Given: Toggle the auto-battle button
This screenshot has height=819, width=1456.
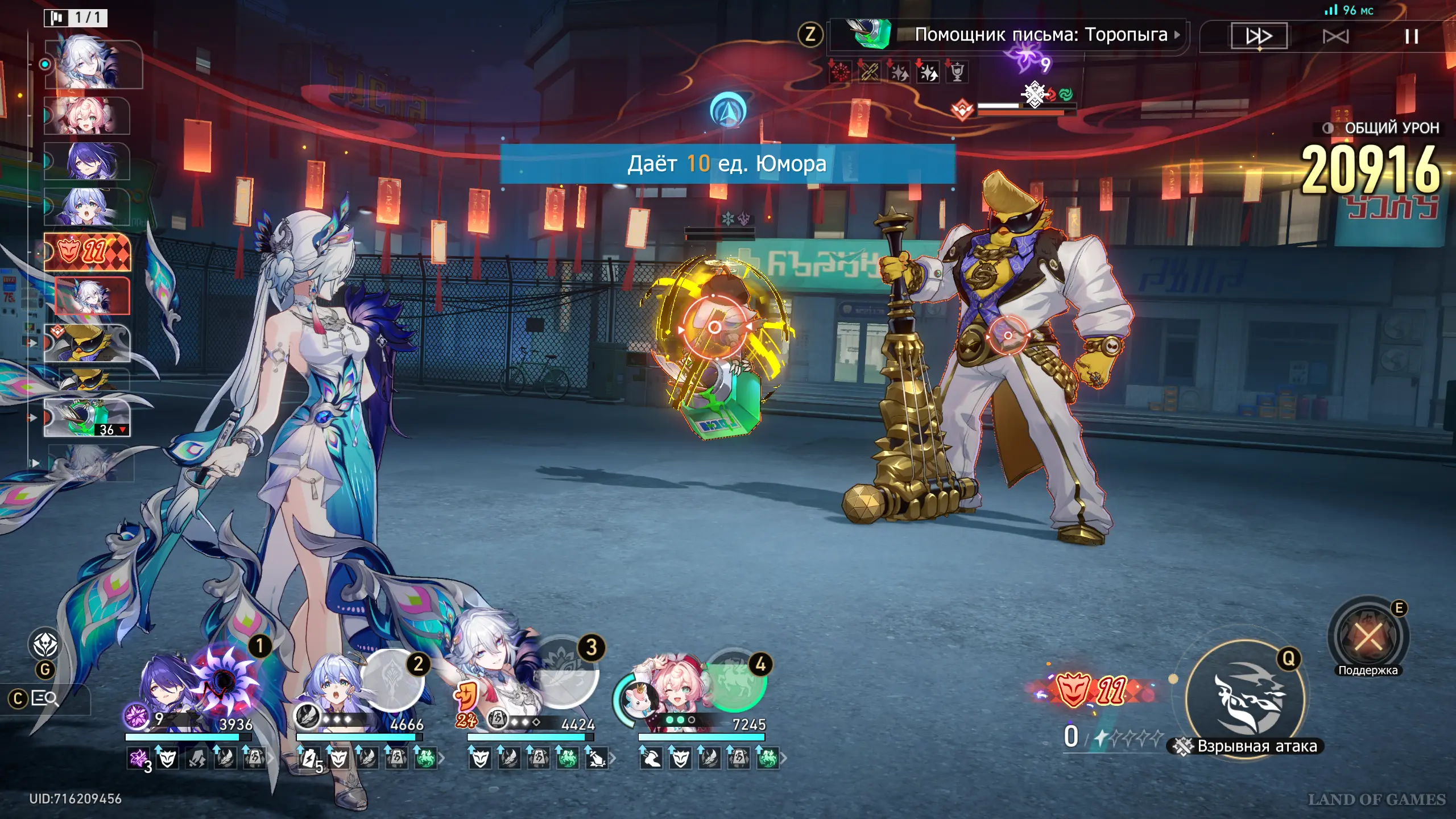Looking at the screenshot, I should tap(1335, 36).
